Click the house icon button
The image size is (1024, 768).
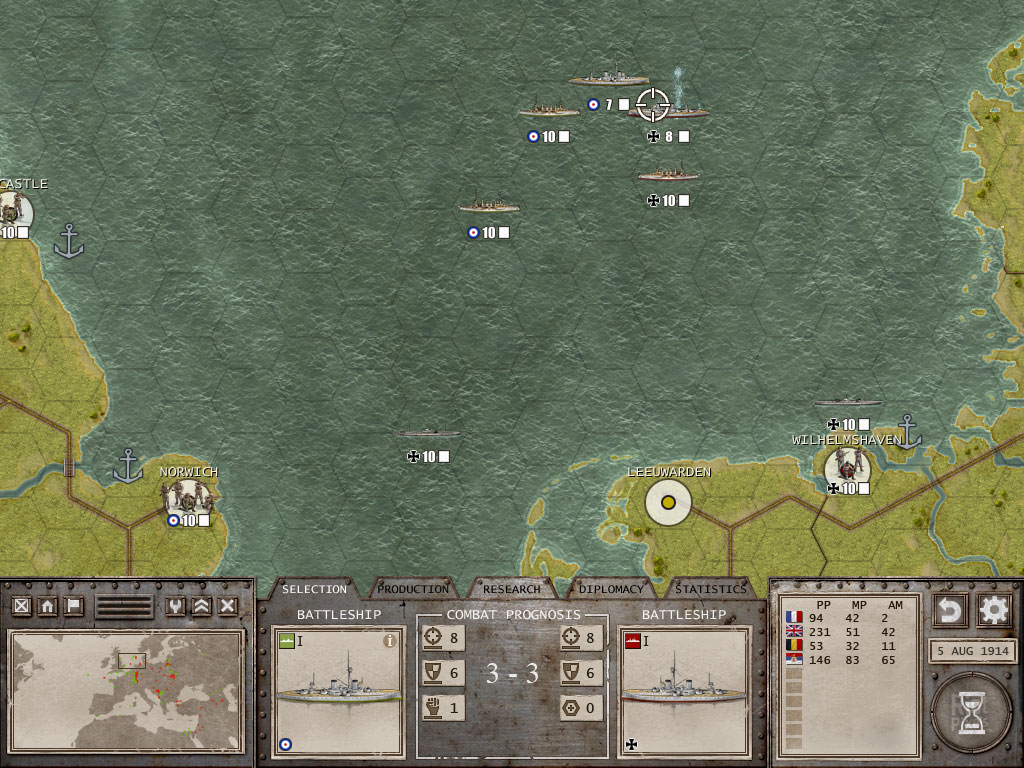tap(47, 606)
